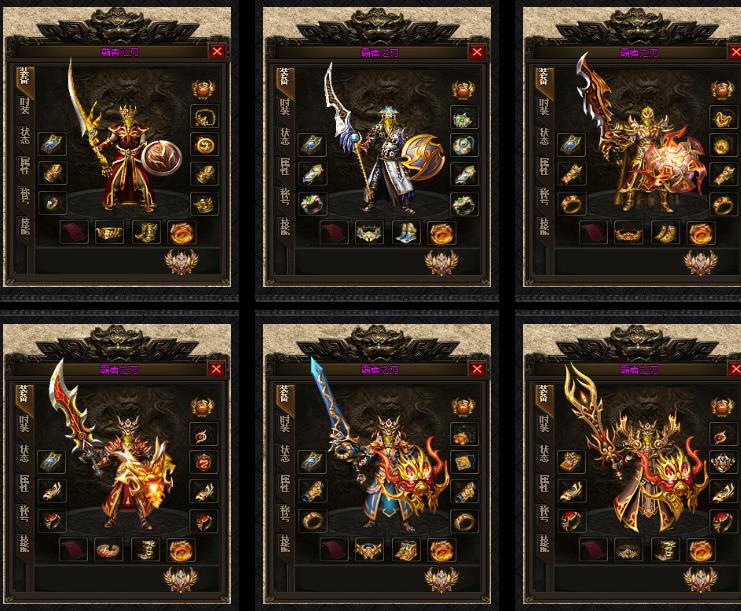Select the gold belt slot under the wooden-shield character
741x611 pixels.
(x=109, y=233)
